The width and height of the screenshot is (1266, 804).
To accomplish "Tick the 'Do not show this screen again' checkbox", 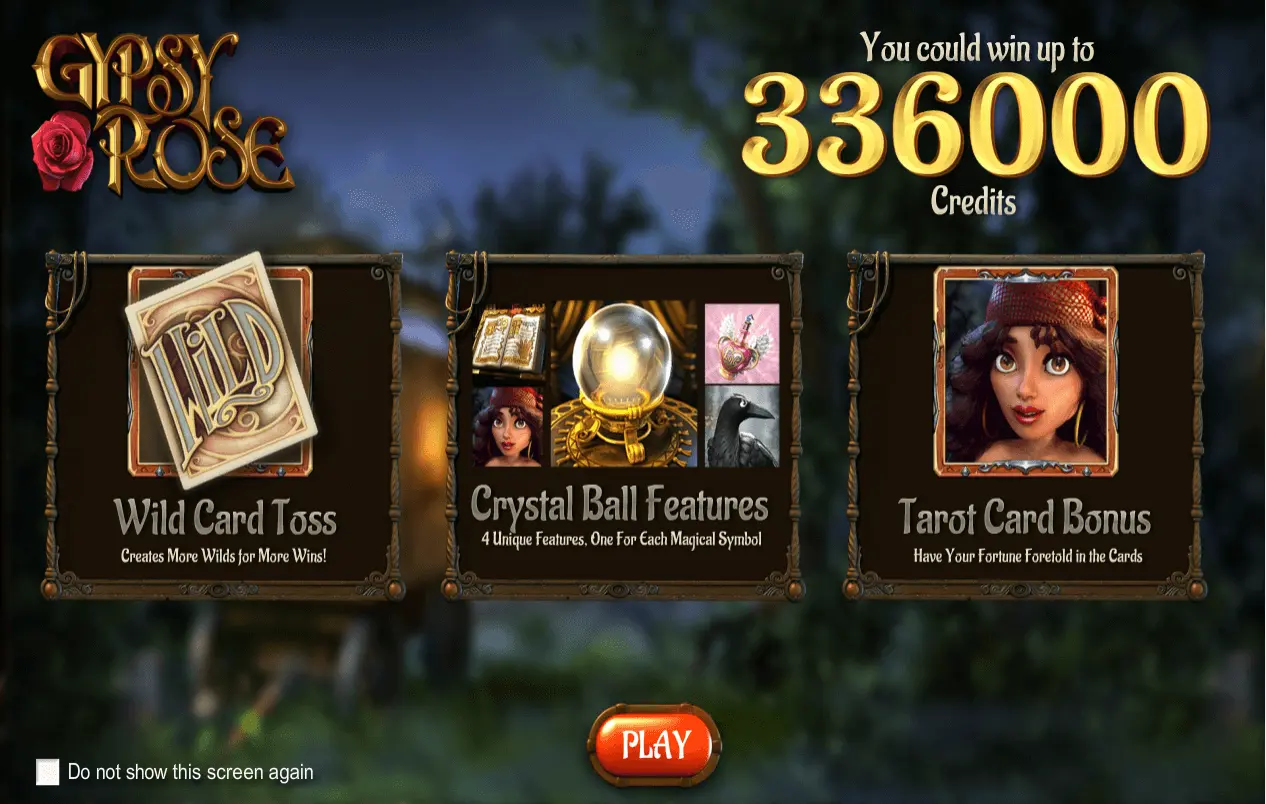I will coord(47,772).
